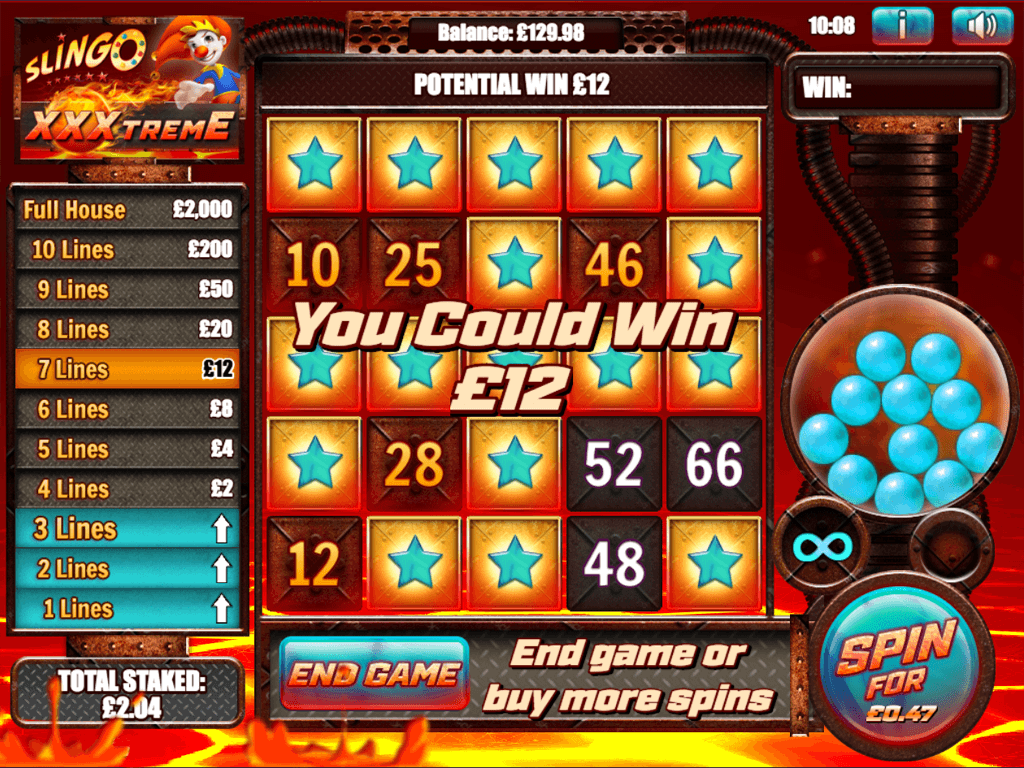Choose the 10 Lines £200 row
Image resolution: width=1024 pixels, height=768 pixels.
point(127,250)
